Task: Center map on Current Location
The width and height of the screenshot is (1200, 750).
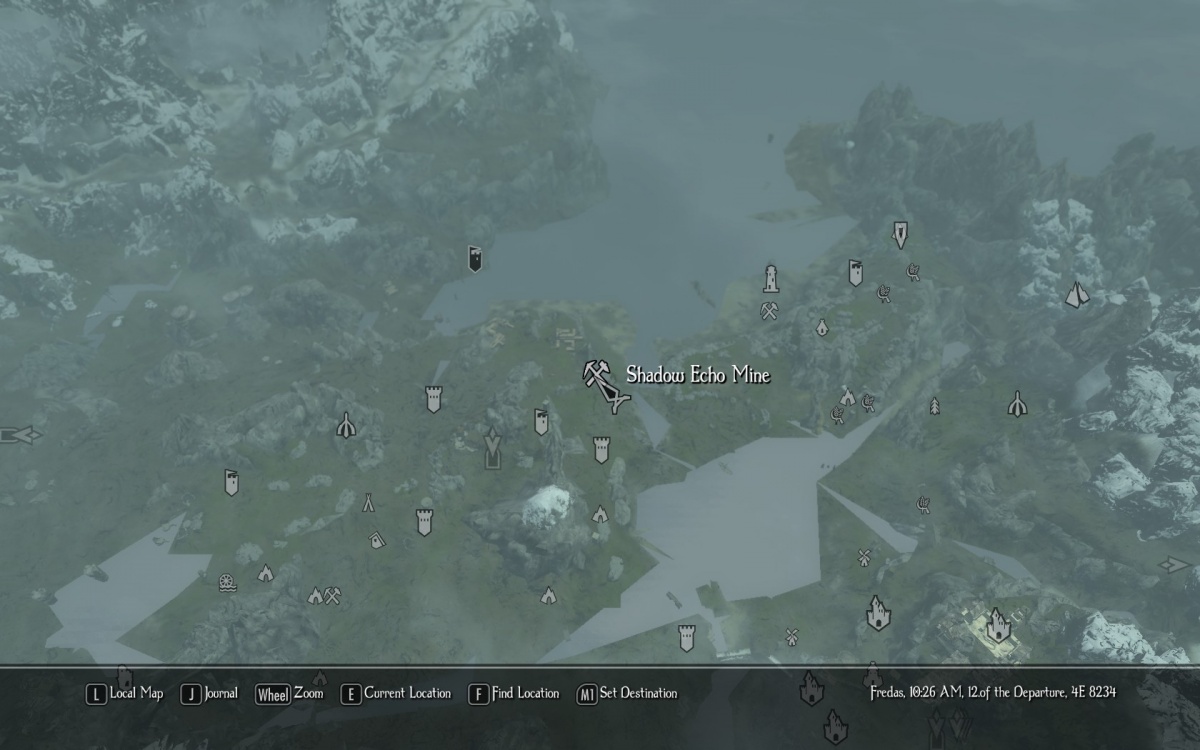Action: coord(396,694)
